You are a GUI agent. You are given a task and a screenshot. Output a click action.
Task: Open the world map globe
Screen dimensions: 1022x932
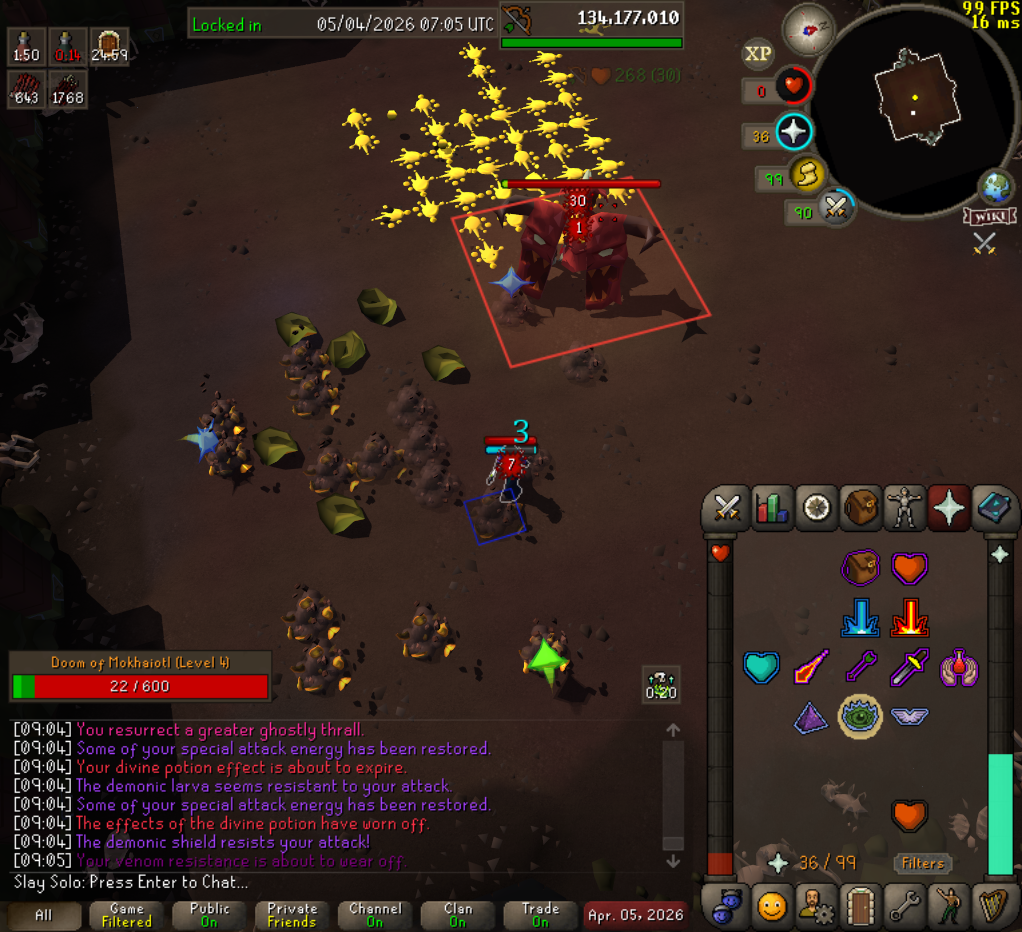(x=995, y=187)
